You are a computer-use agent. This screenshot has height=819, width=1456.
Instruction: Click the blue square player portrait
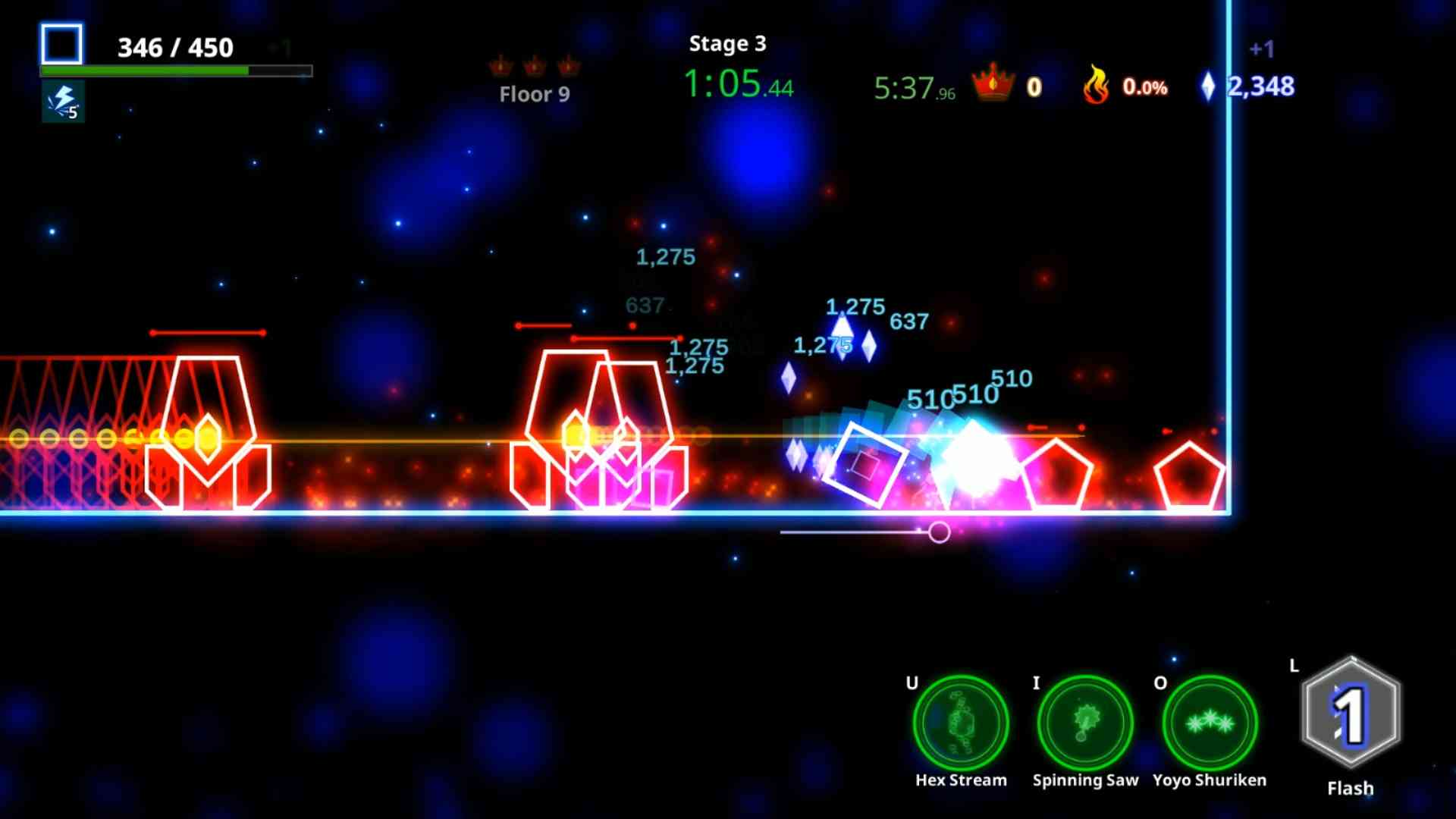click(61, 44)
